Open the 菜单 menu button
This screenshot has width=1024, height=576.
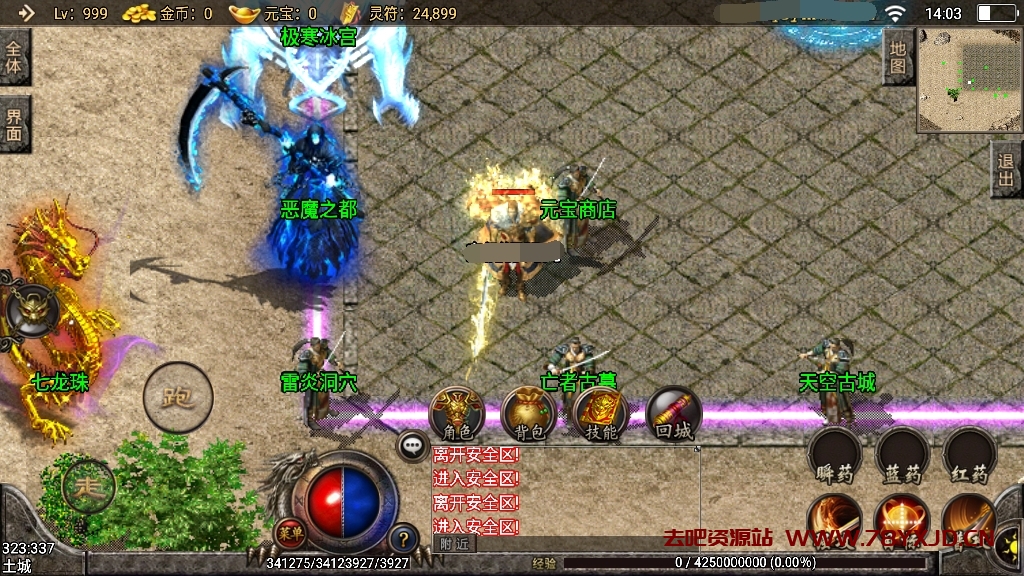(289, 531)
